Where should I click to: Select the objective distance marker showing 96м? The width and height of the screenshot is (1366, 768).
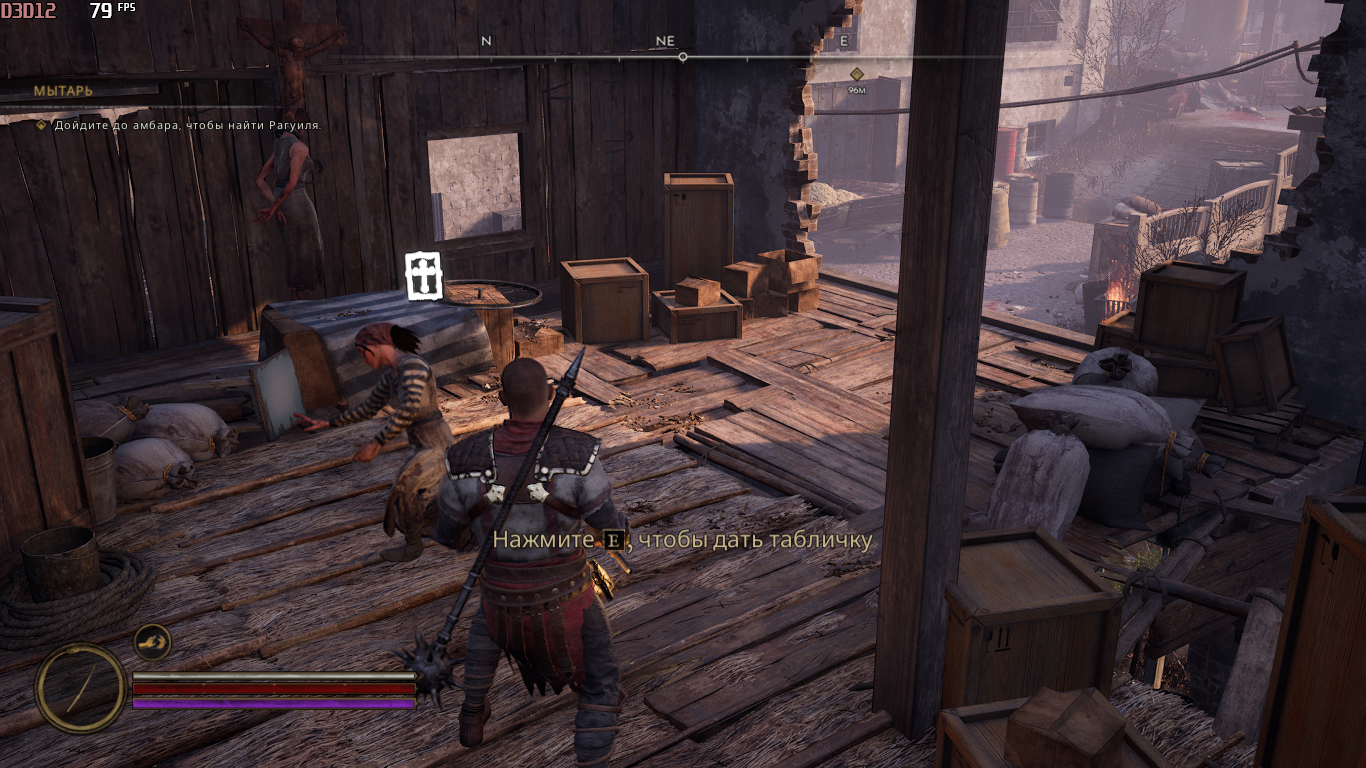coord(857,80)
